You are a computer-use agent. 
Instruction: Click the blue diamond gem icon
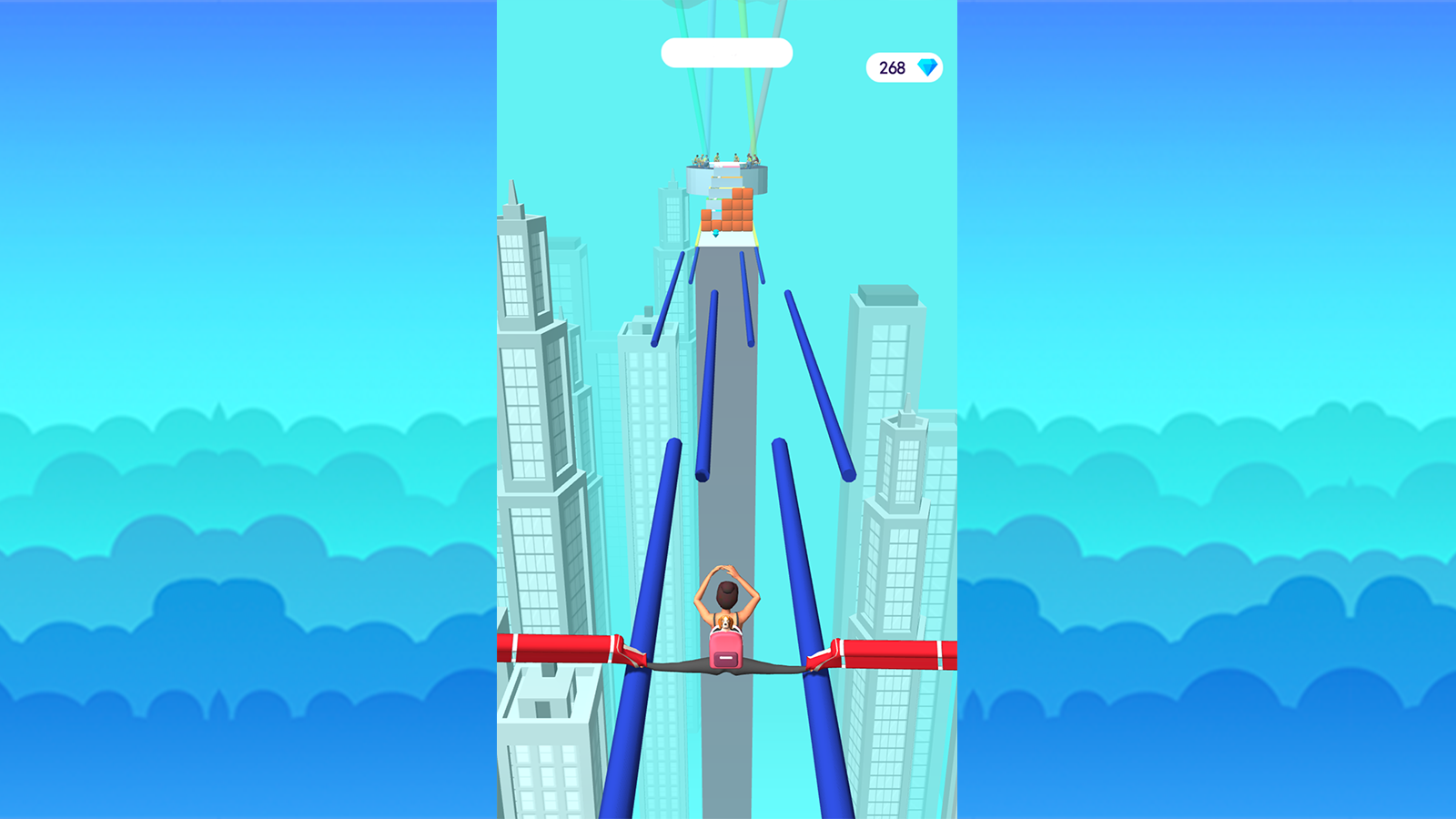point(926,66)
